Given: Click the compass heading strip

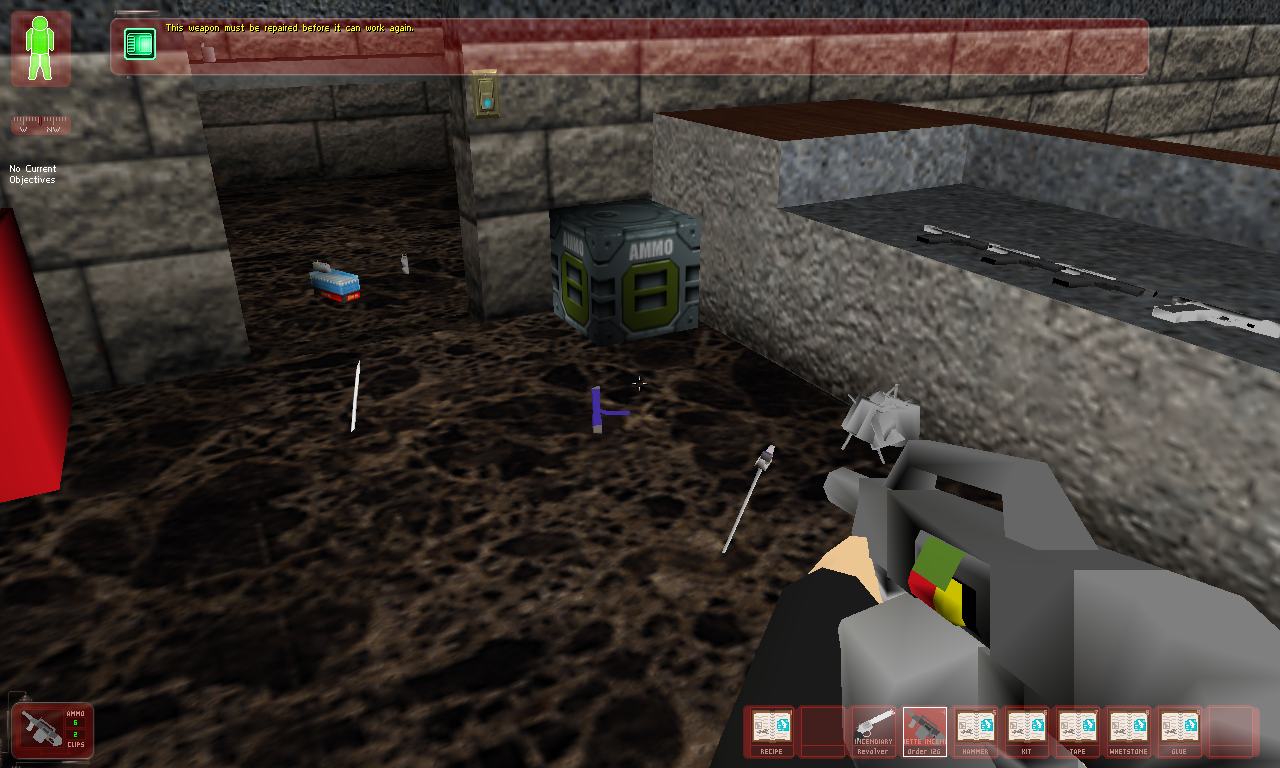Looking at the screenshot, I should click(x=41, y=126).
